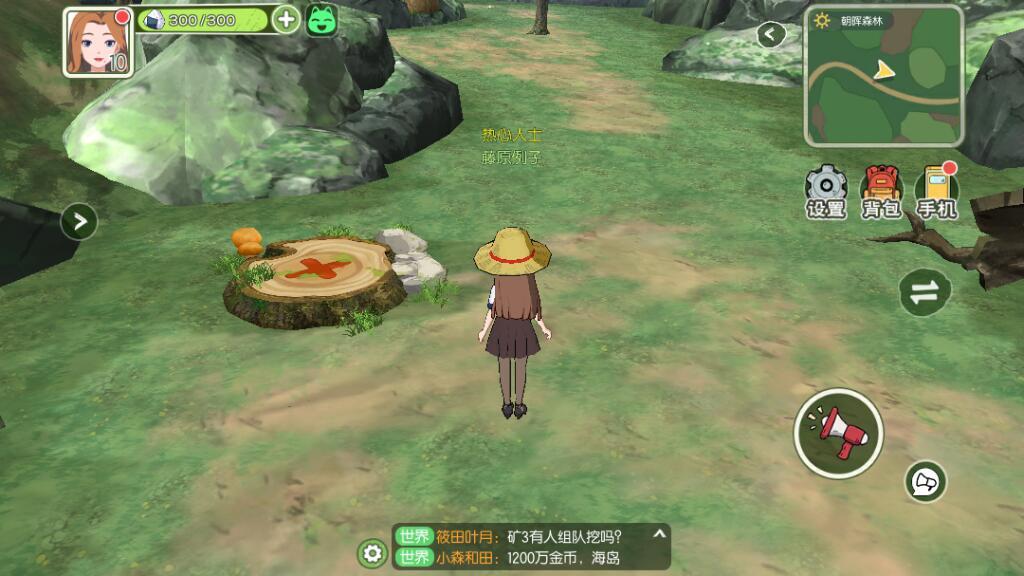Viewport: 1024px width, 576px height.
Task: Tap the green frog icon
Action: coord(322,19)
